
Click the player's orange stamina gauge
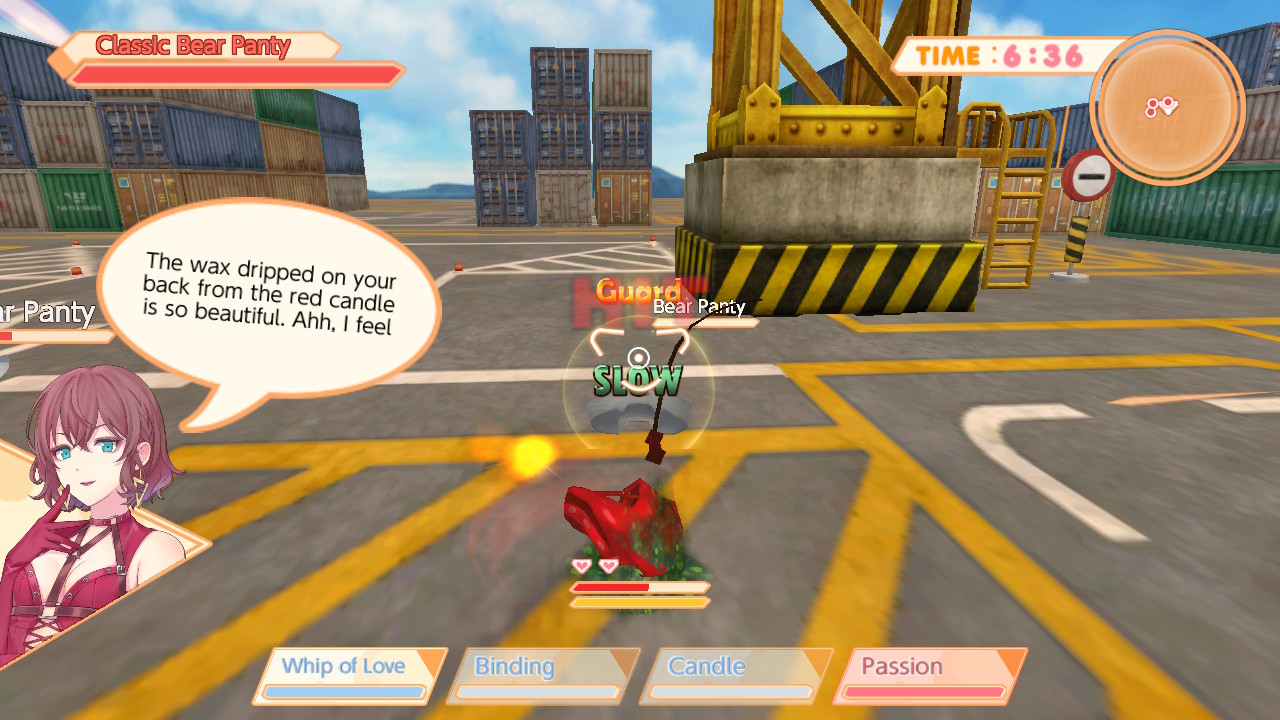click(640, 602)
